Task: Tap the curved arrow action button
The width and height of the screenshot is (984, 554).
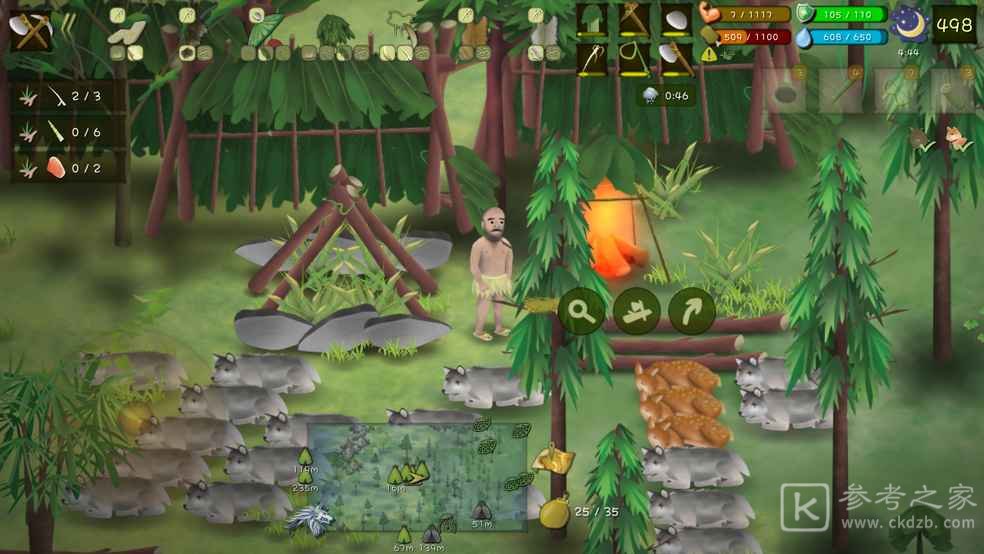Action: coord(692,311)
